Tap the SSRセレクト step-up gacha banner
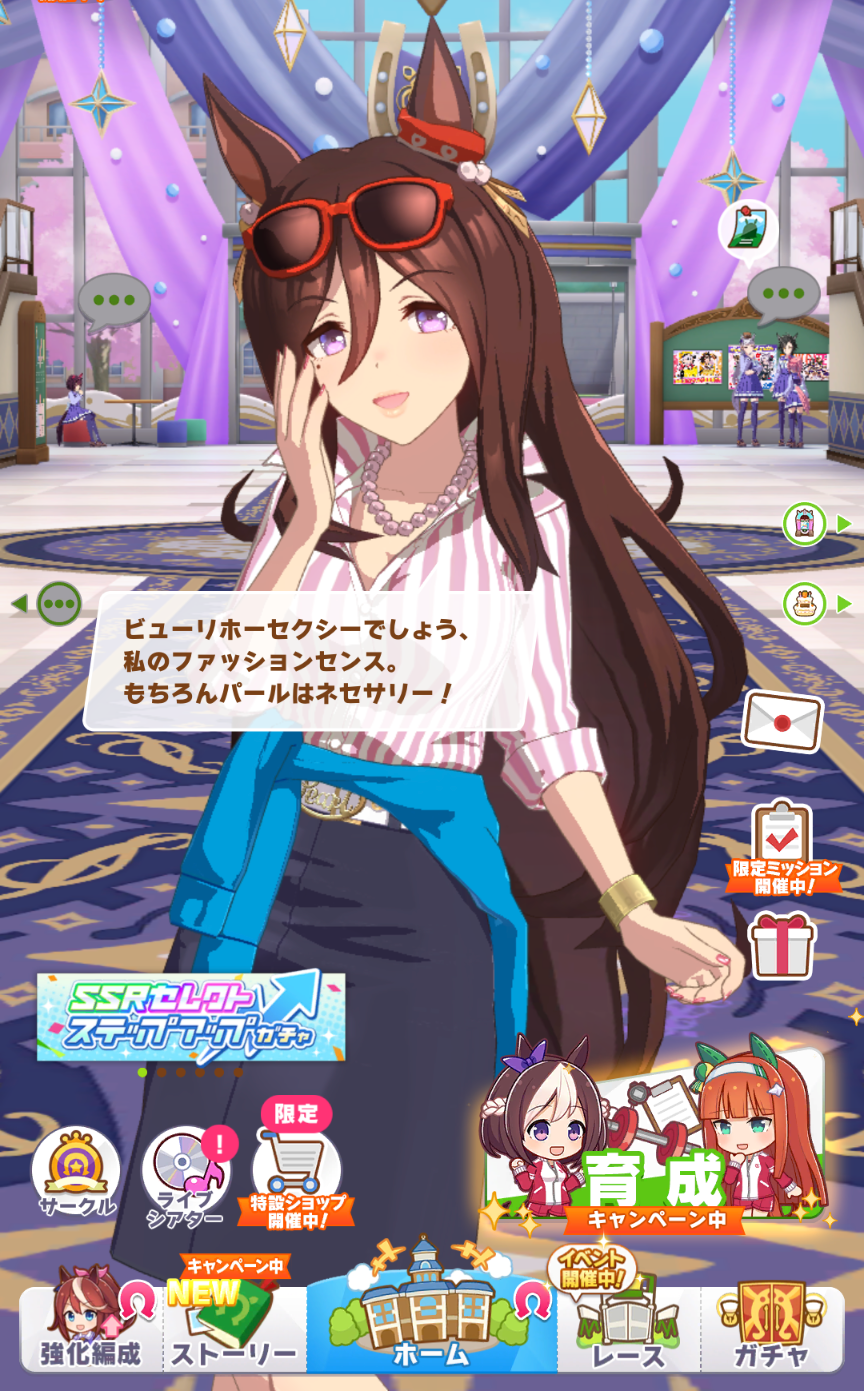Viewport: 864px width, 1391px height. point(191,1016)
